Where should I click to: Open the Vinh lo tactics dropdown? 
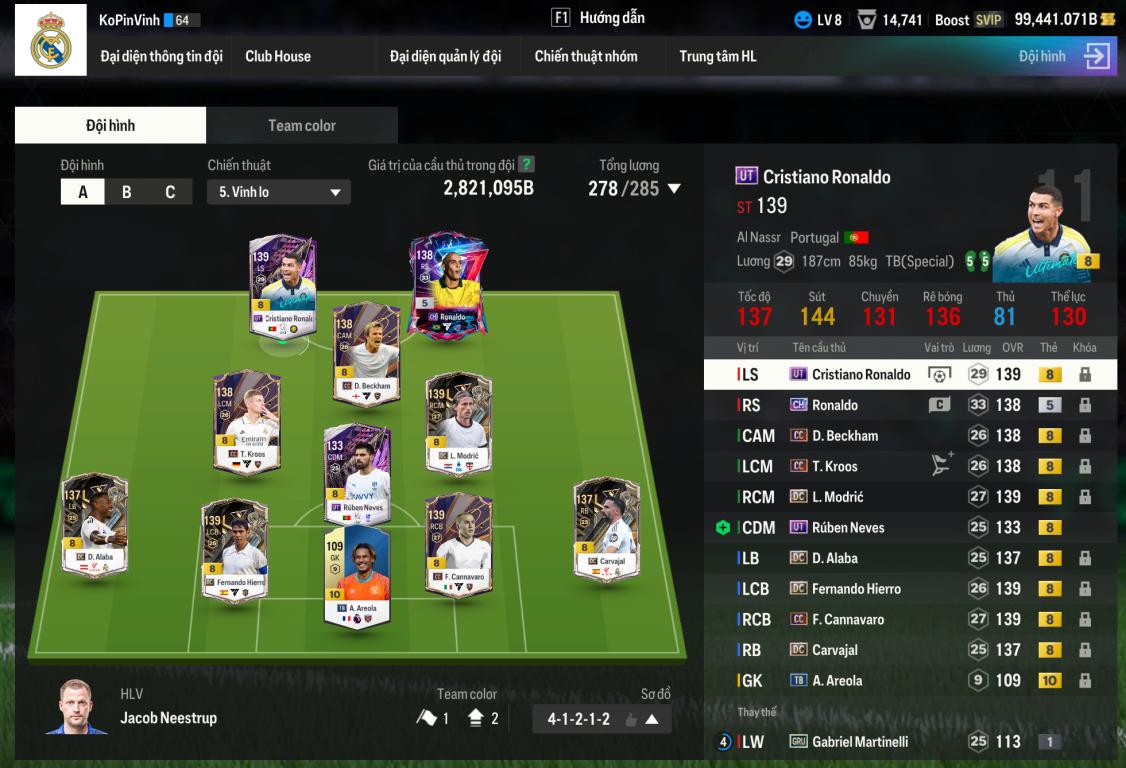[x=279, y=192]
